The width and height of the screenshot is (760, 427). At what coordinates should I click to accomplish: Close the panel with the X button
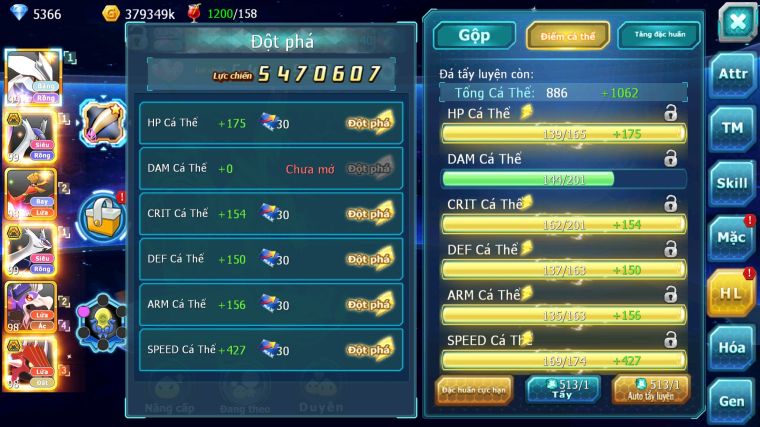[x=737, y=22]
